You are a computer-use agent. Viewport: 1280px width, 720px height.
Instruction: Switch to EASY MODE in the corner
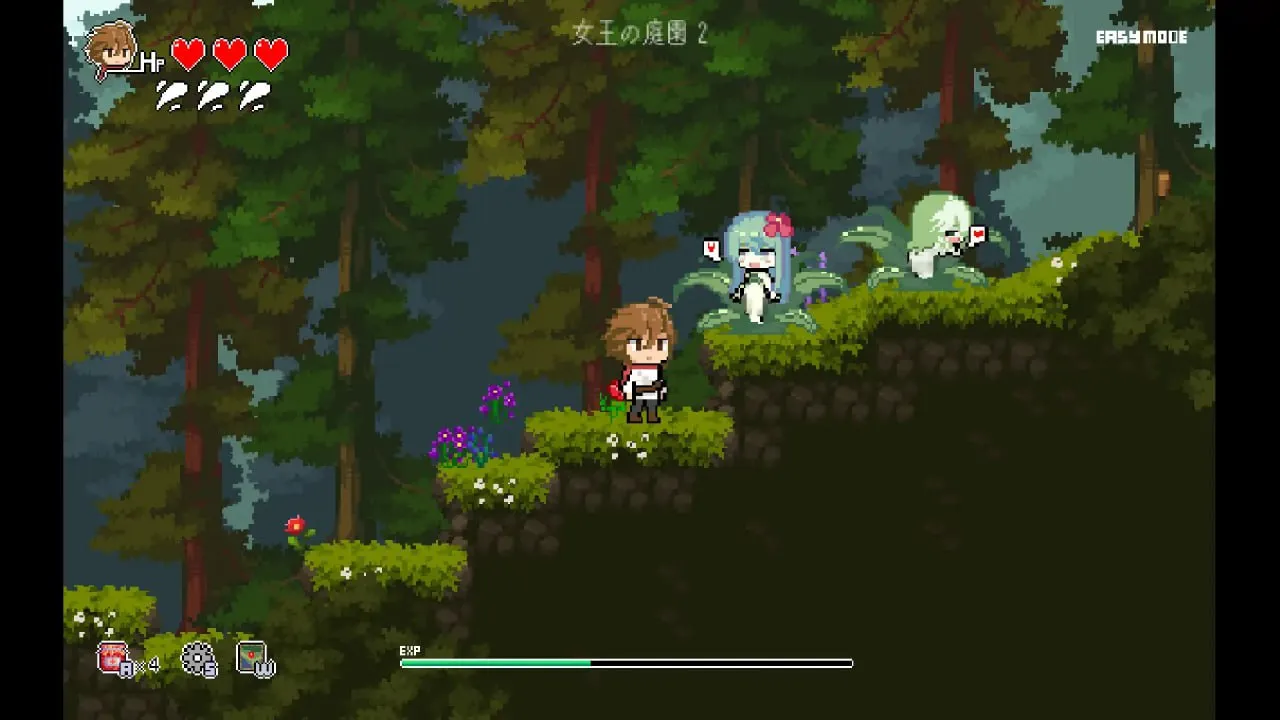tap(1141, 38)
